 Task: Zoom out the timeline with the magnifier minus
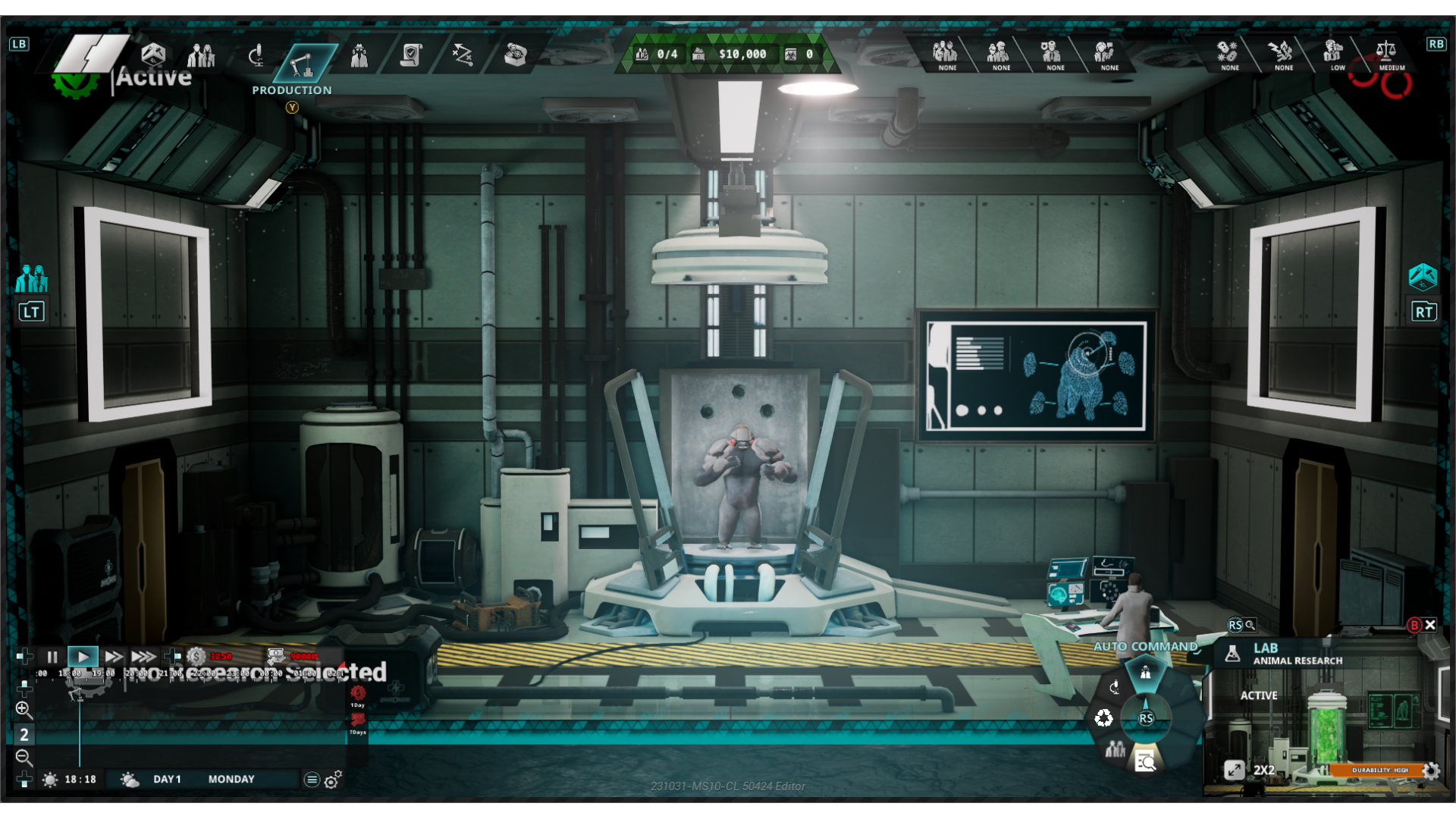pyautogui.click(x=24, y=757)
